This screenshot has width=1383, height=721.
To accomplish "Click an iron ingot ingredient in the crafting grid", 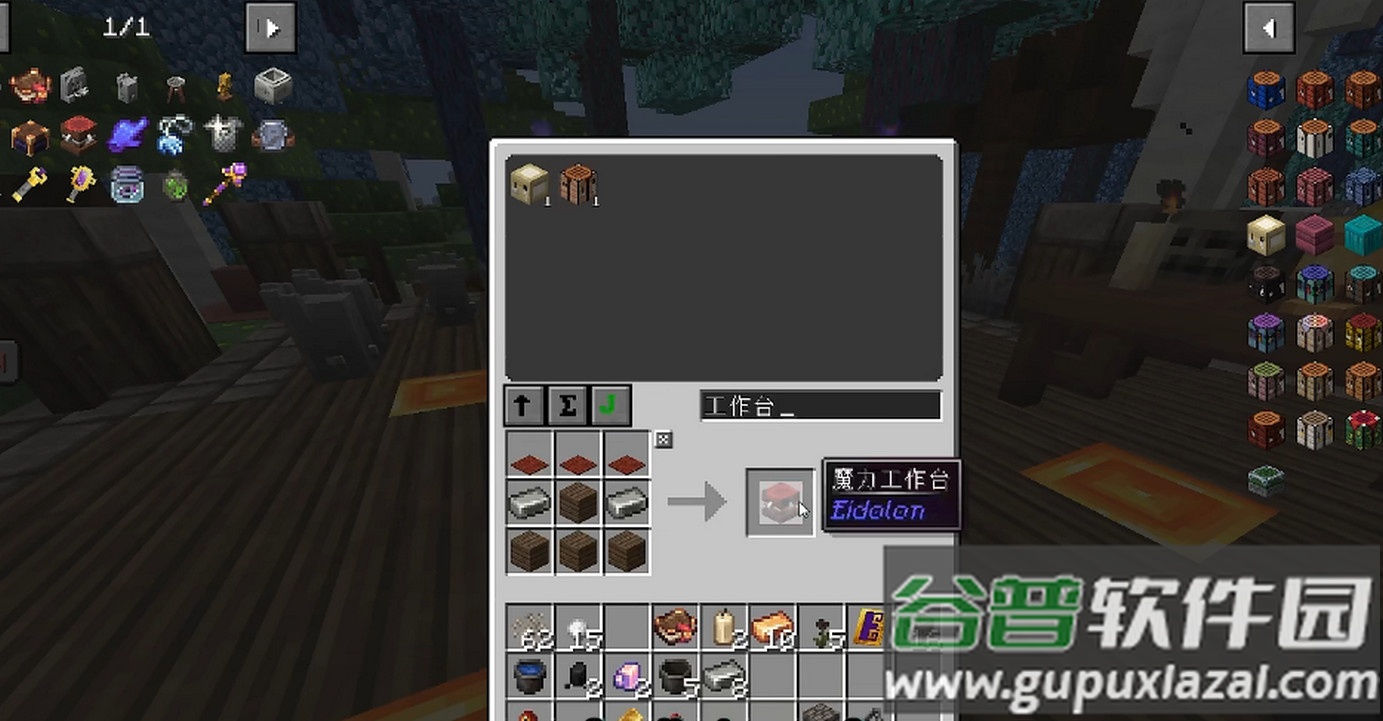I will tap(528, 502).
